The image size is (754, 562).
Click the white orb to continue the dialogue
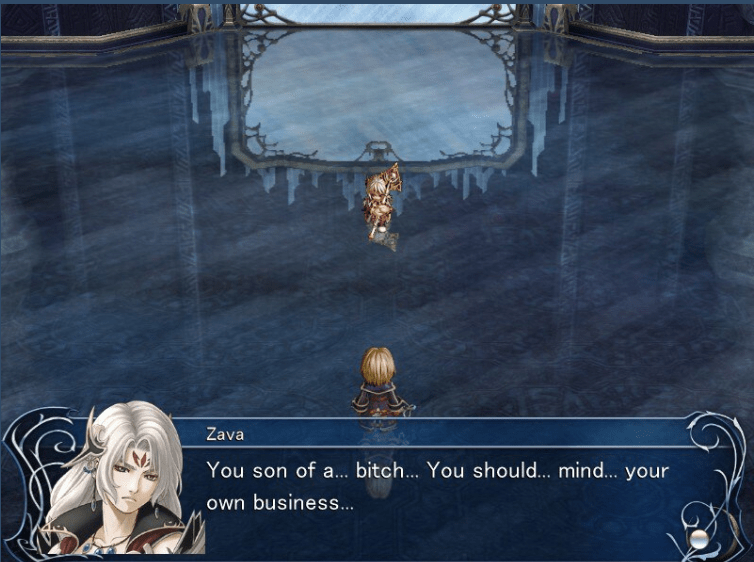click(x=698, y=539)
